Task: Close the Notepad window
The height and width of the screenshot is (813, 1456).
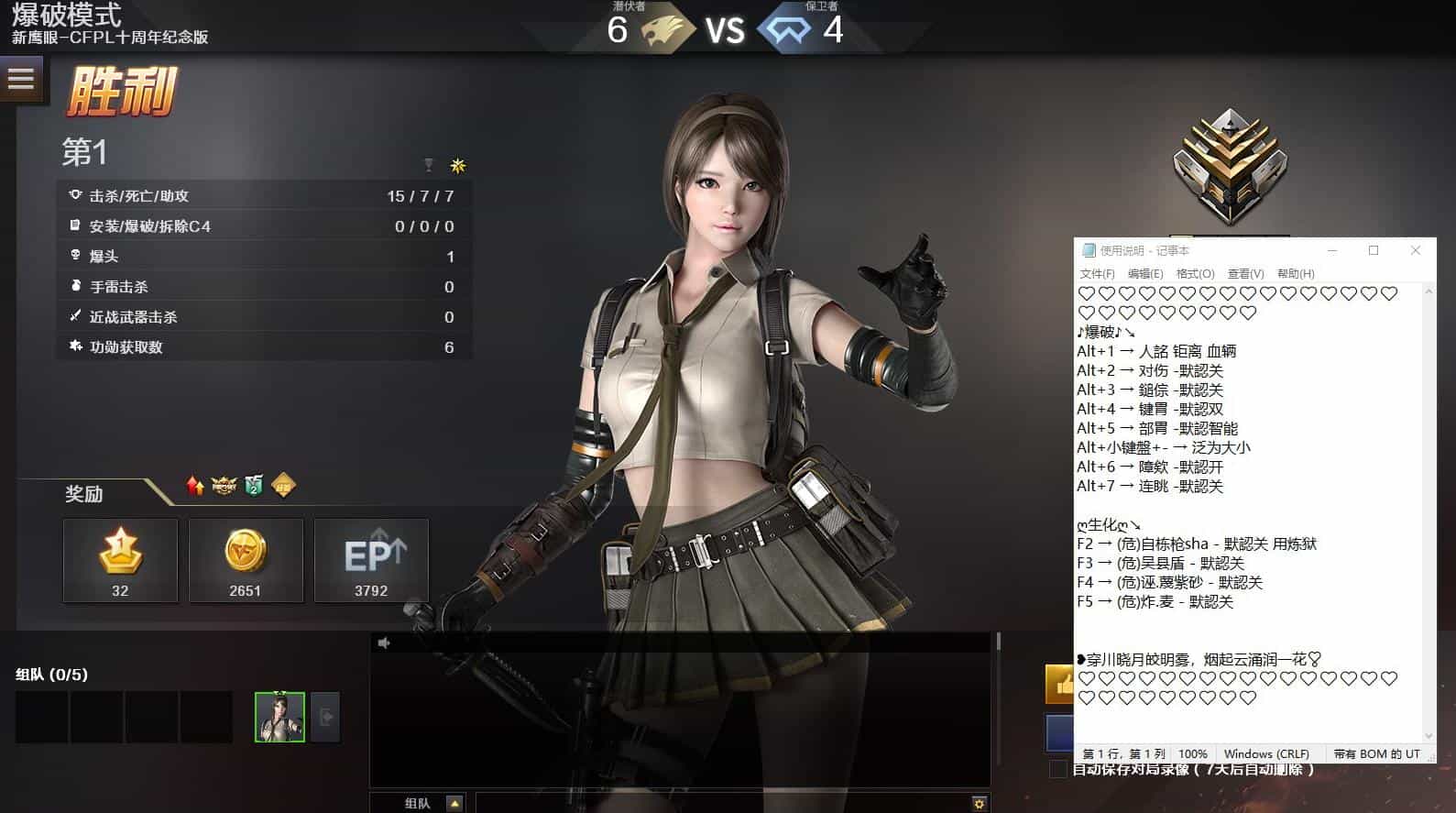Action: [1416, 250]
